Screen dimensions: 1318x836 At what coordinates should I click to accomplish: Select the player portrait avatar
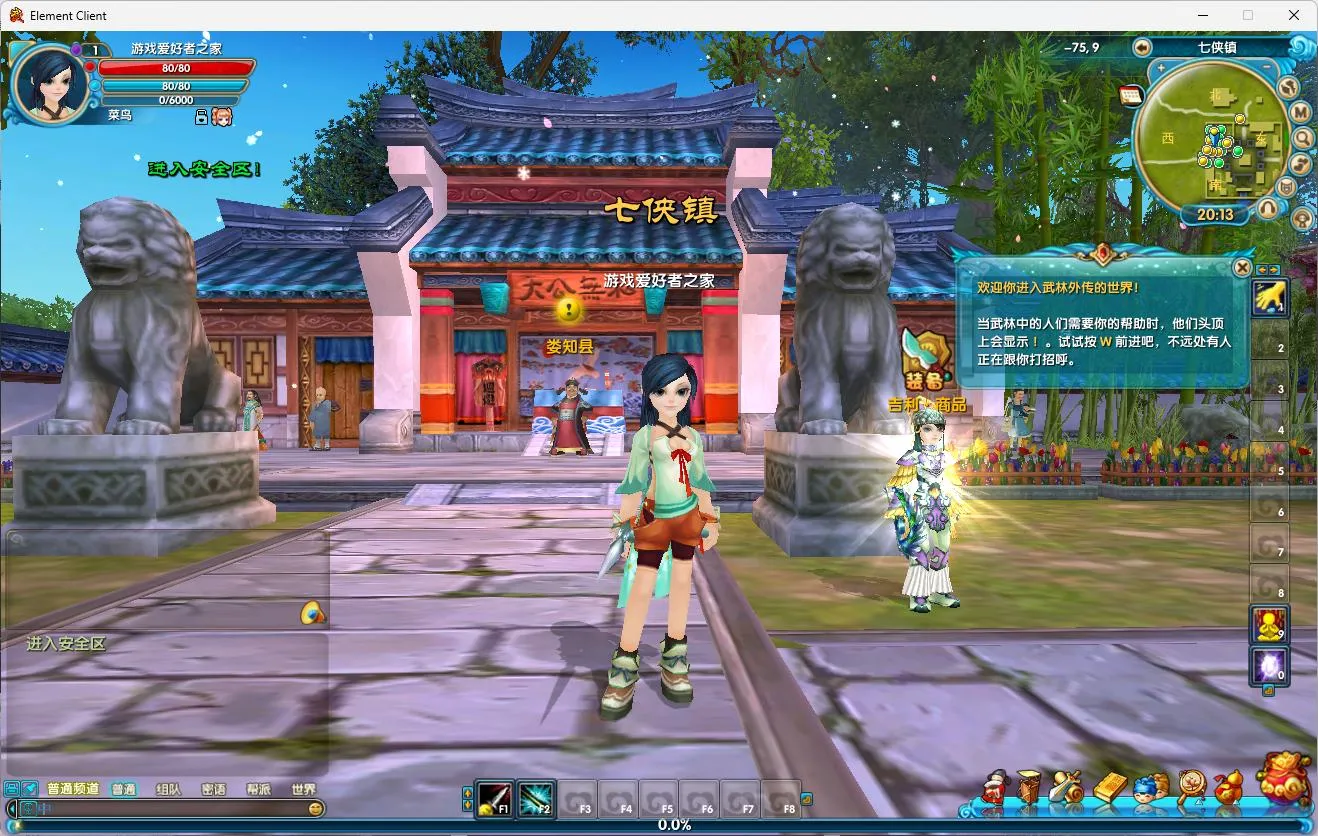[48, 83]
